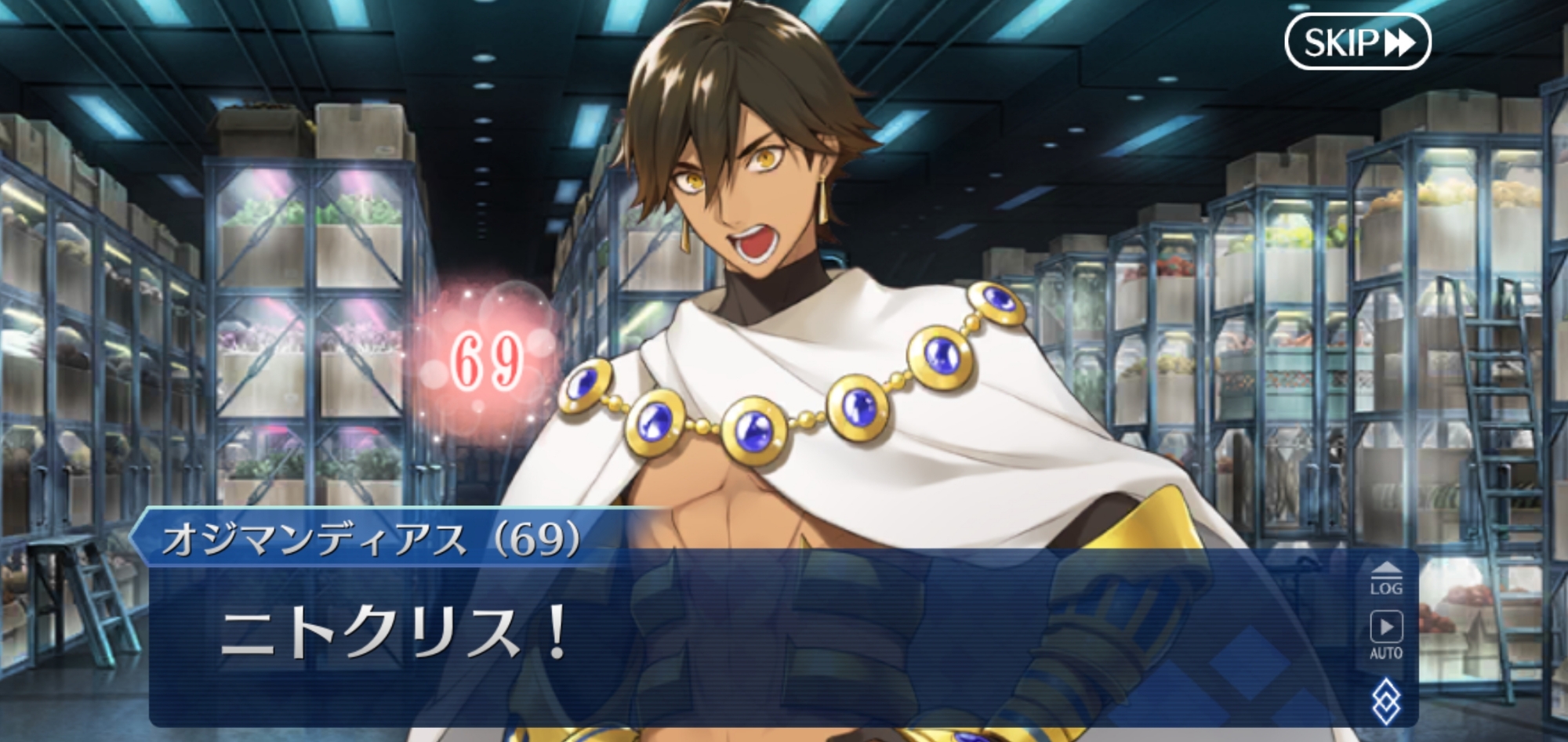1568x742 pixels.
Task: Toggle AUTO dialogue playback
Action: coord(1385,635)
